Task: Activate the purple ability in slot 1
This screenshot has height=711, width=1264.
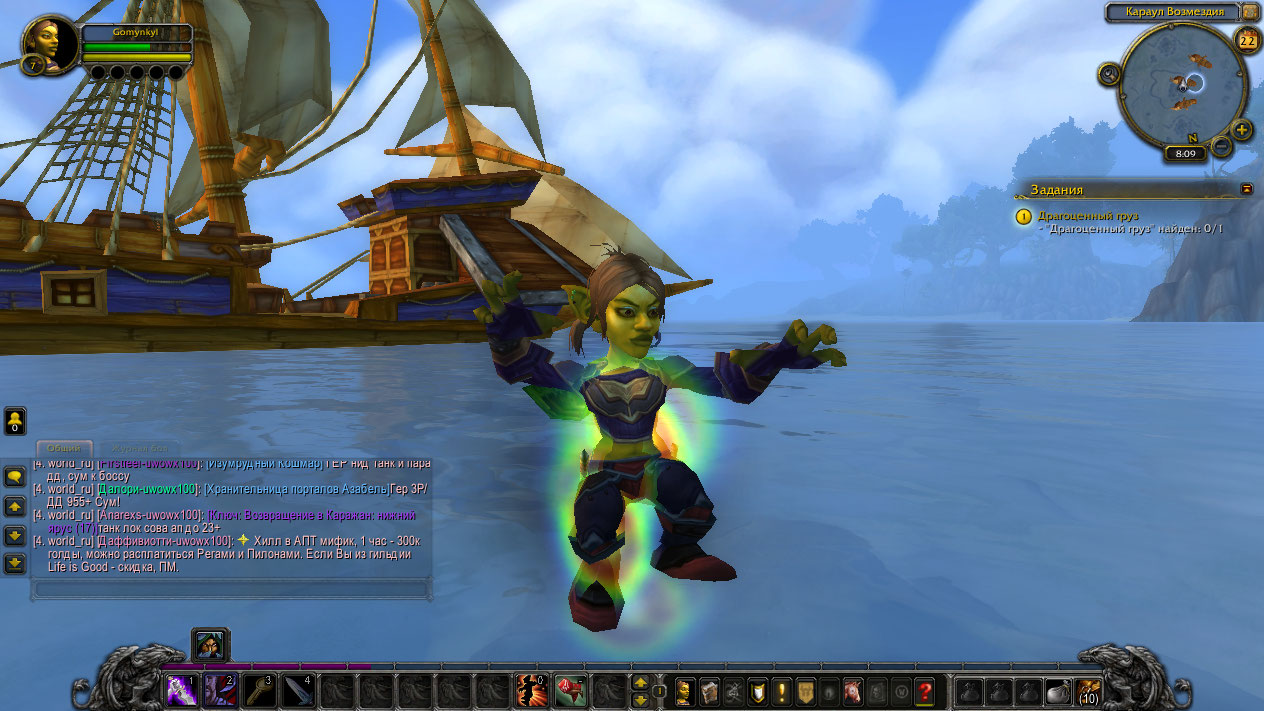Action: pos(181,689)
